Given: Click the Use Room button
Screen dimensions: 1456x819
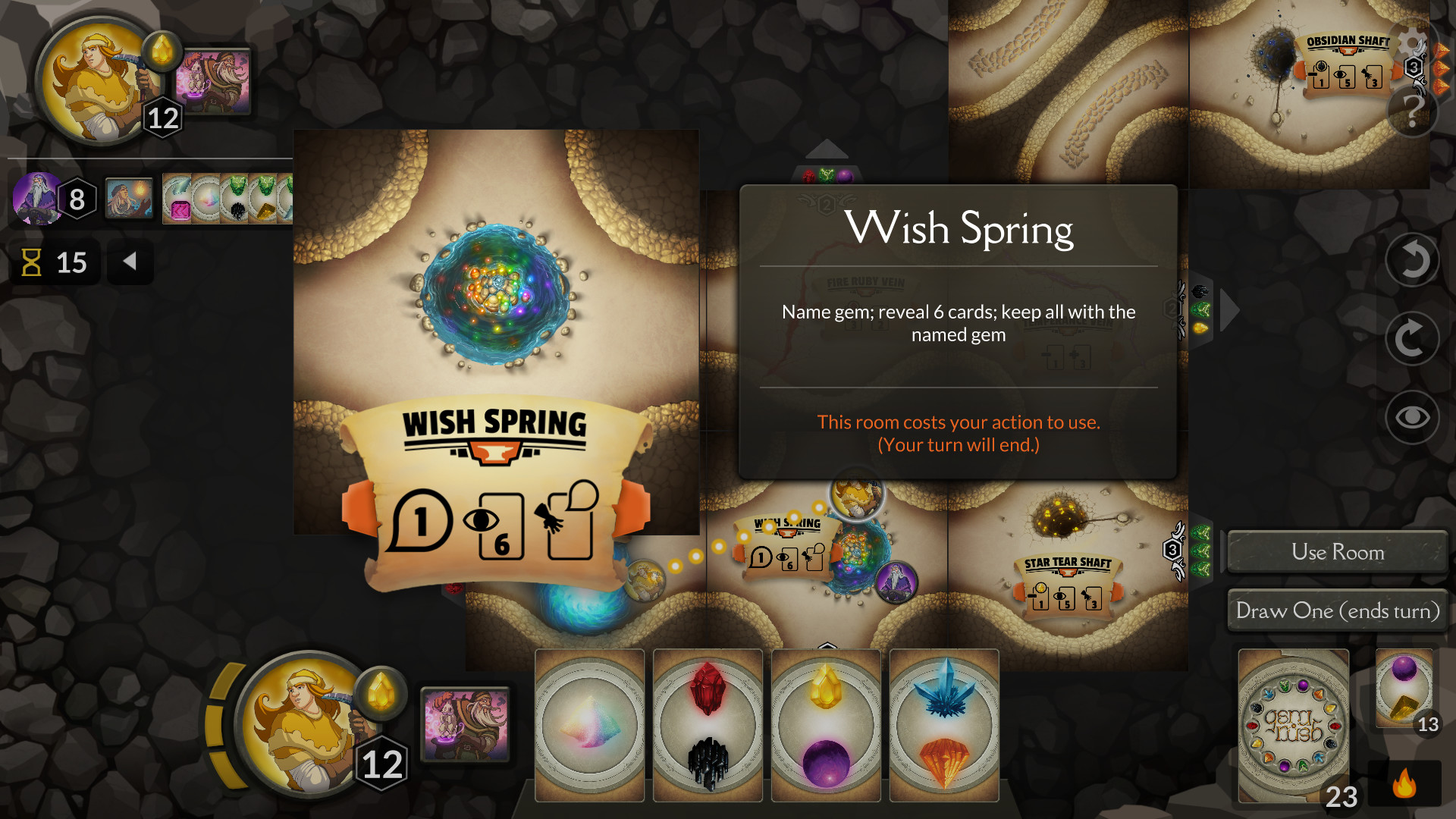Looking at the screenshot, I should coord(1337,552).
